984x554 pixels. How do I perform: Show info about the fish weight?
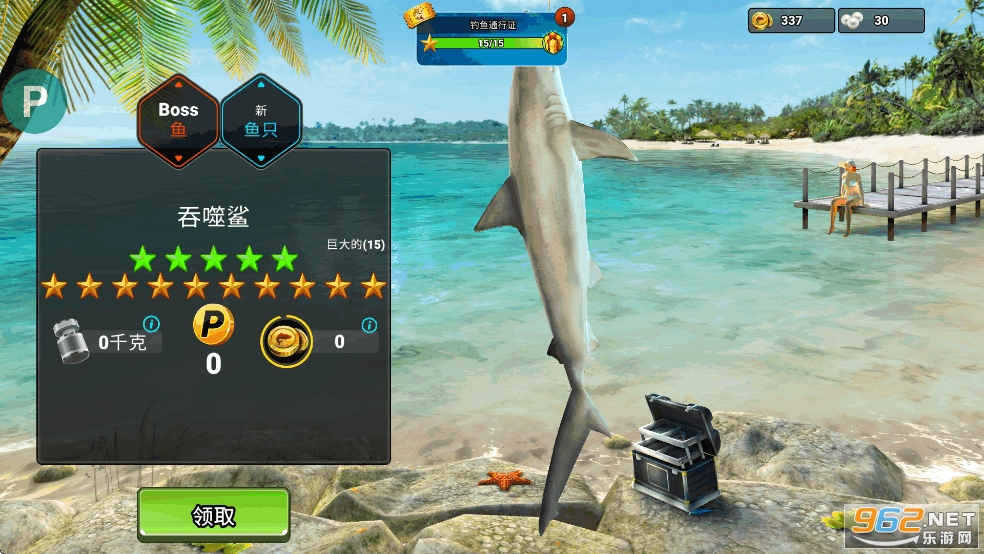pyautogui.click(x=151, y=324)
